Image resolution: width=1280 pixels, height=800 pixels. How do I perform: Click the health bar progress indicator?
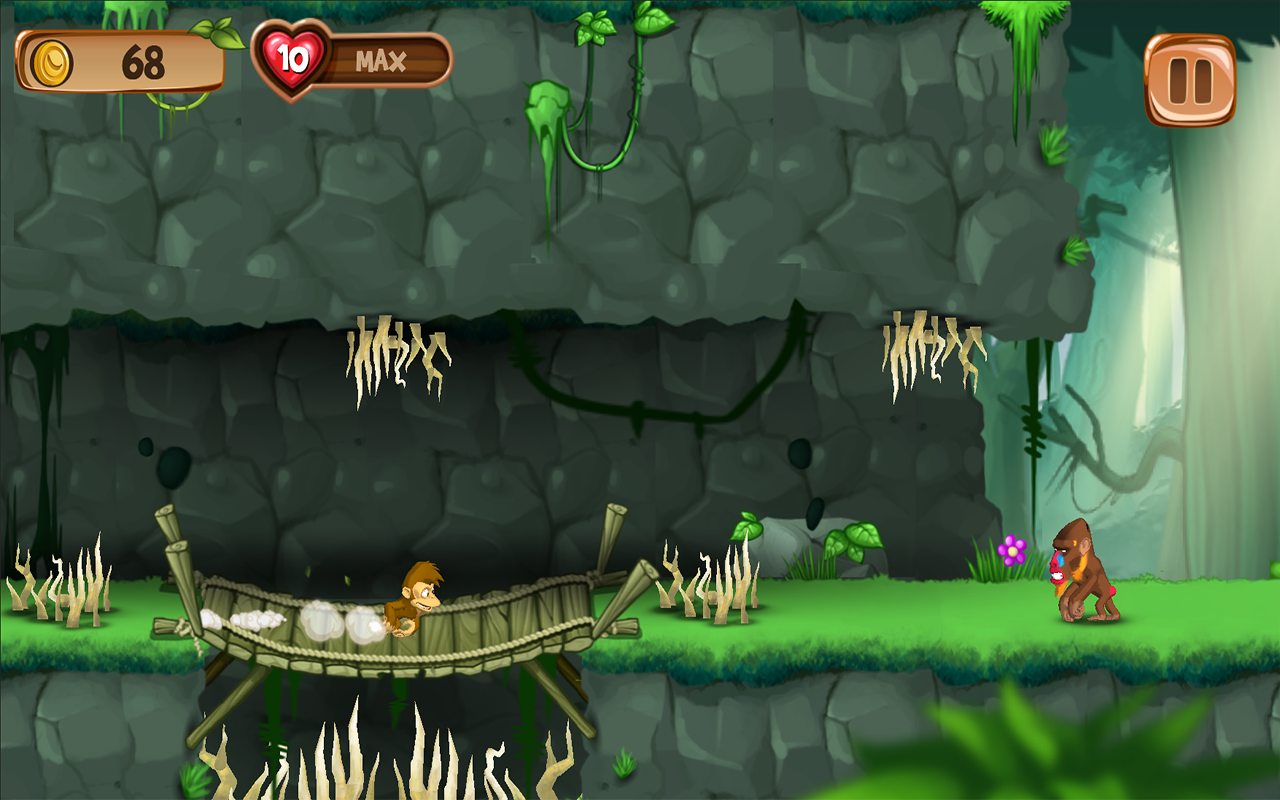(x=390, y=60)
